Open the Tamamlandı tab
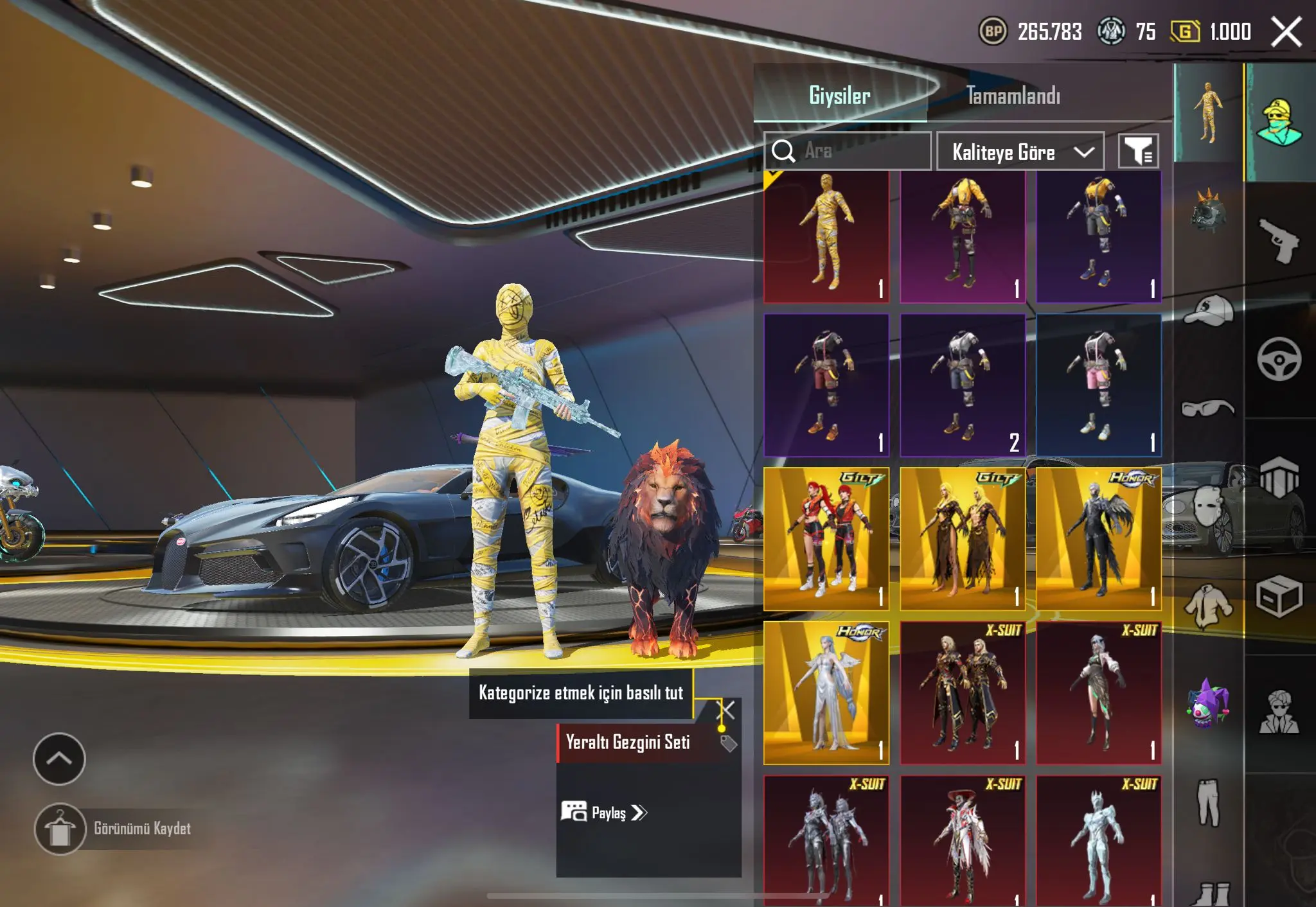 pos(1013,96)
